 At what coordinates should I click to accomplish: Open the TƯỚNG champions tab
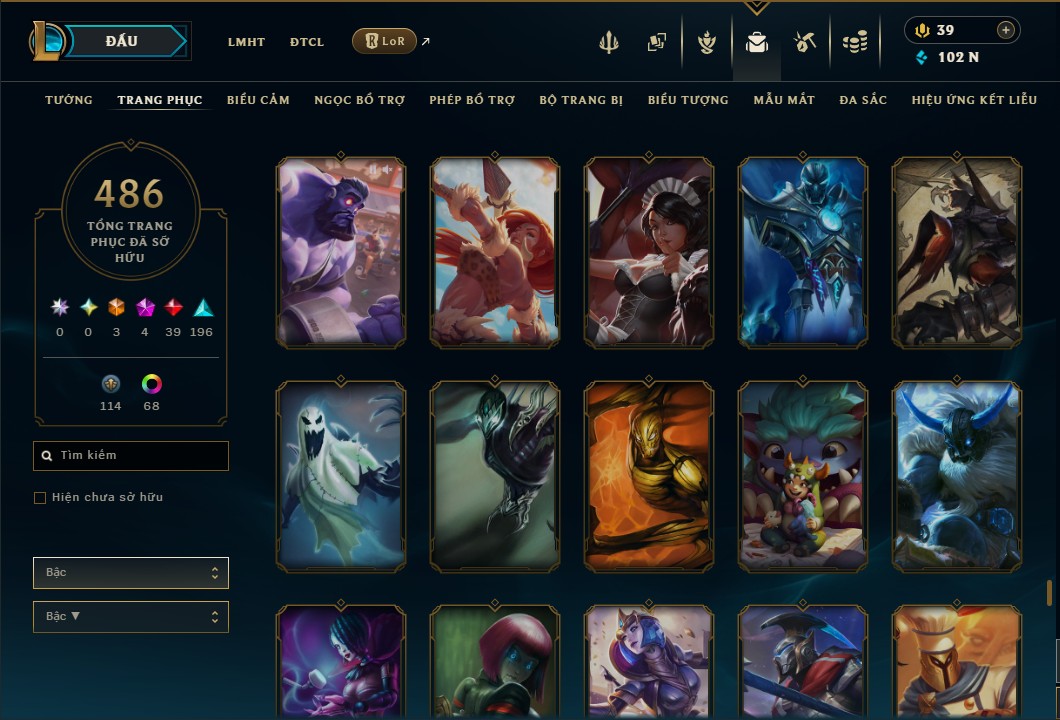click(x=69, y=100)
